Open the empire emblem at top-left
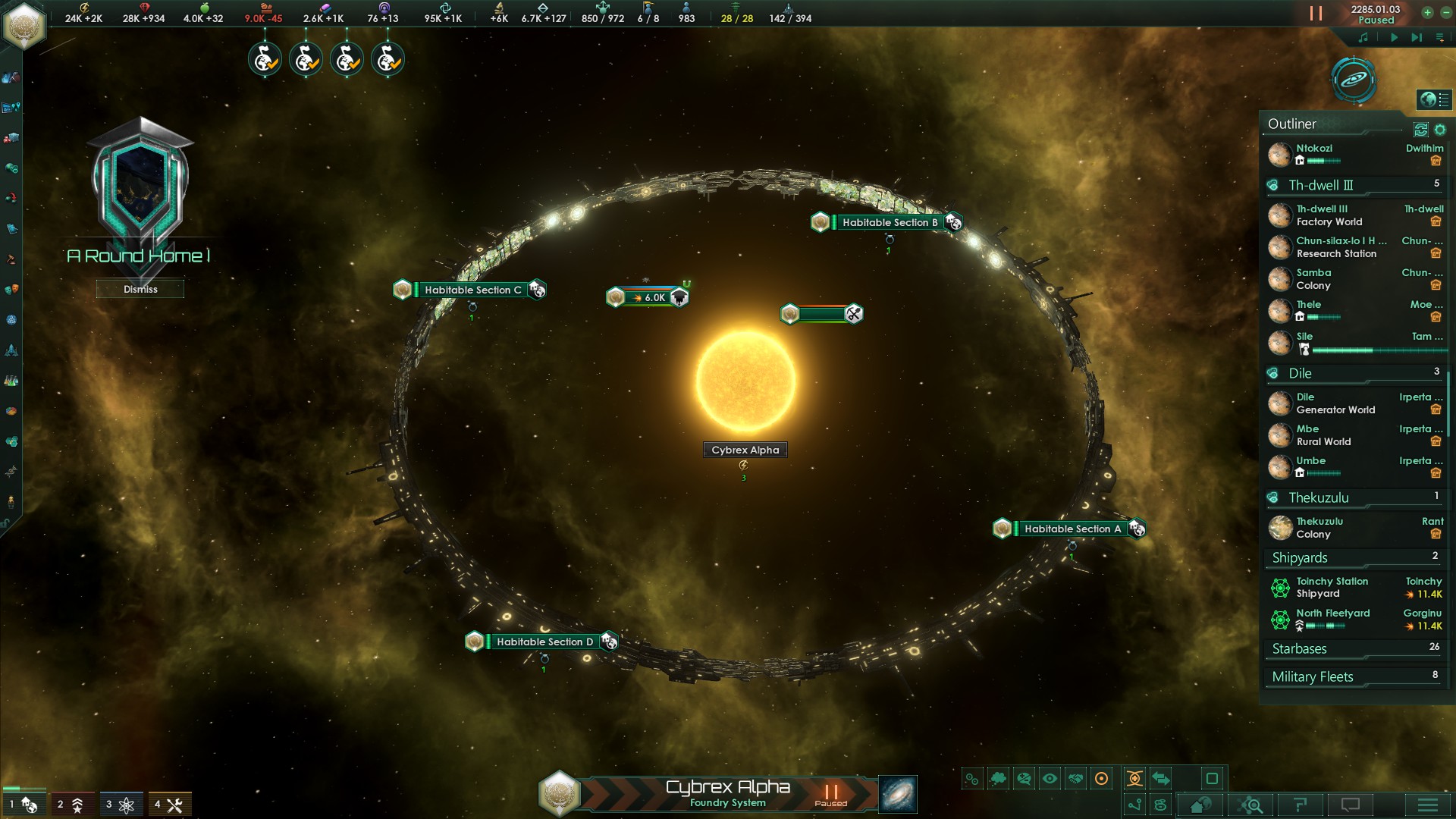The image size is (1456, 819). coord(24,25)
